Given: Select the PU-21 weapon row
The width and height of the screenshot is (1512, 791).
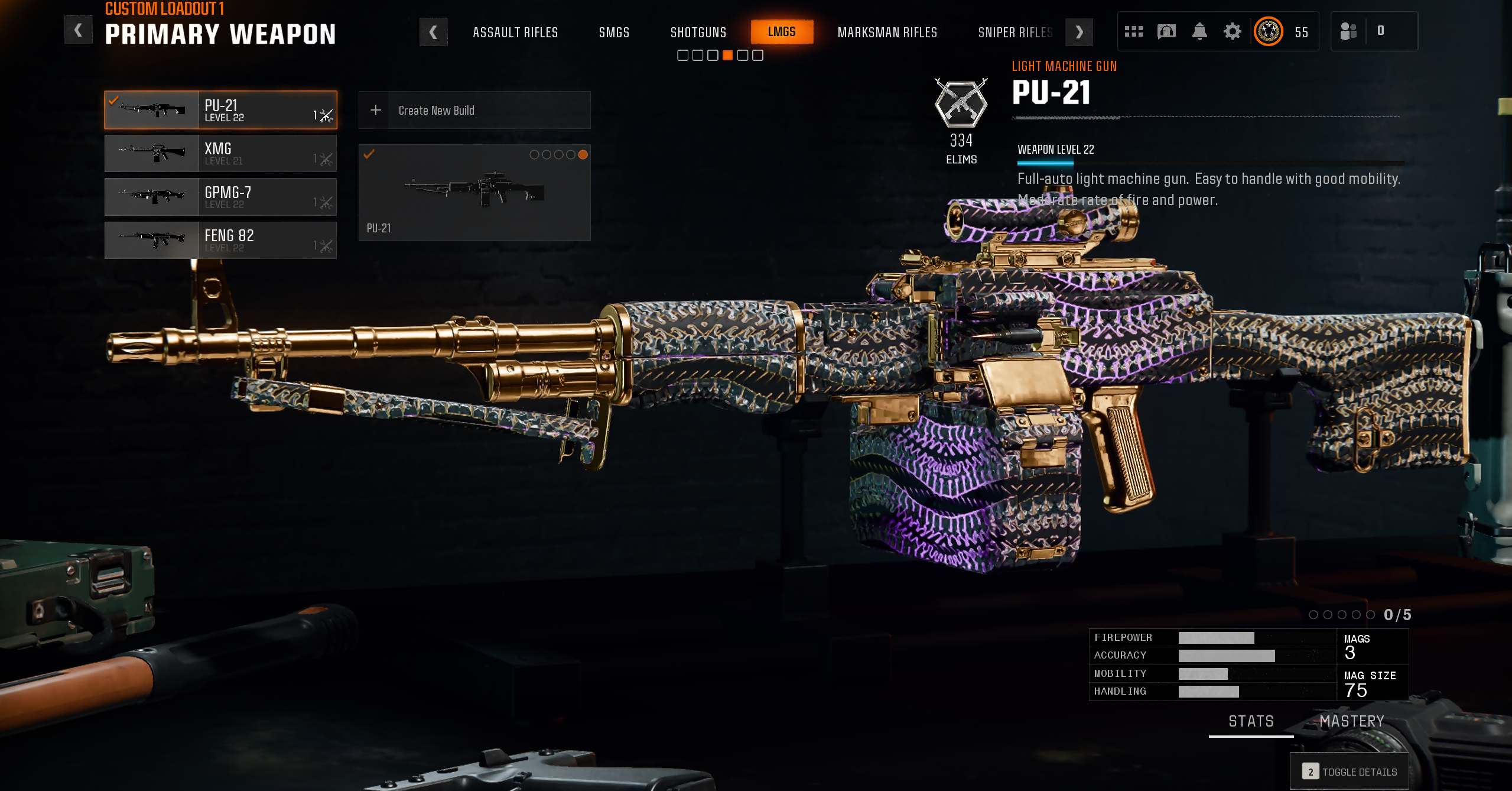Looking at the screenshot, I should coord(220,110).
